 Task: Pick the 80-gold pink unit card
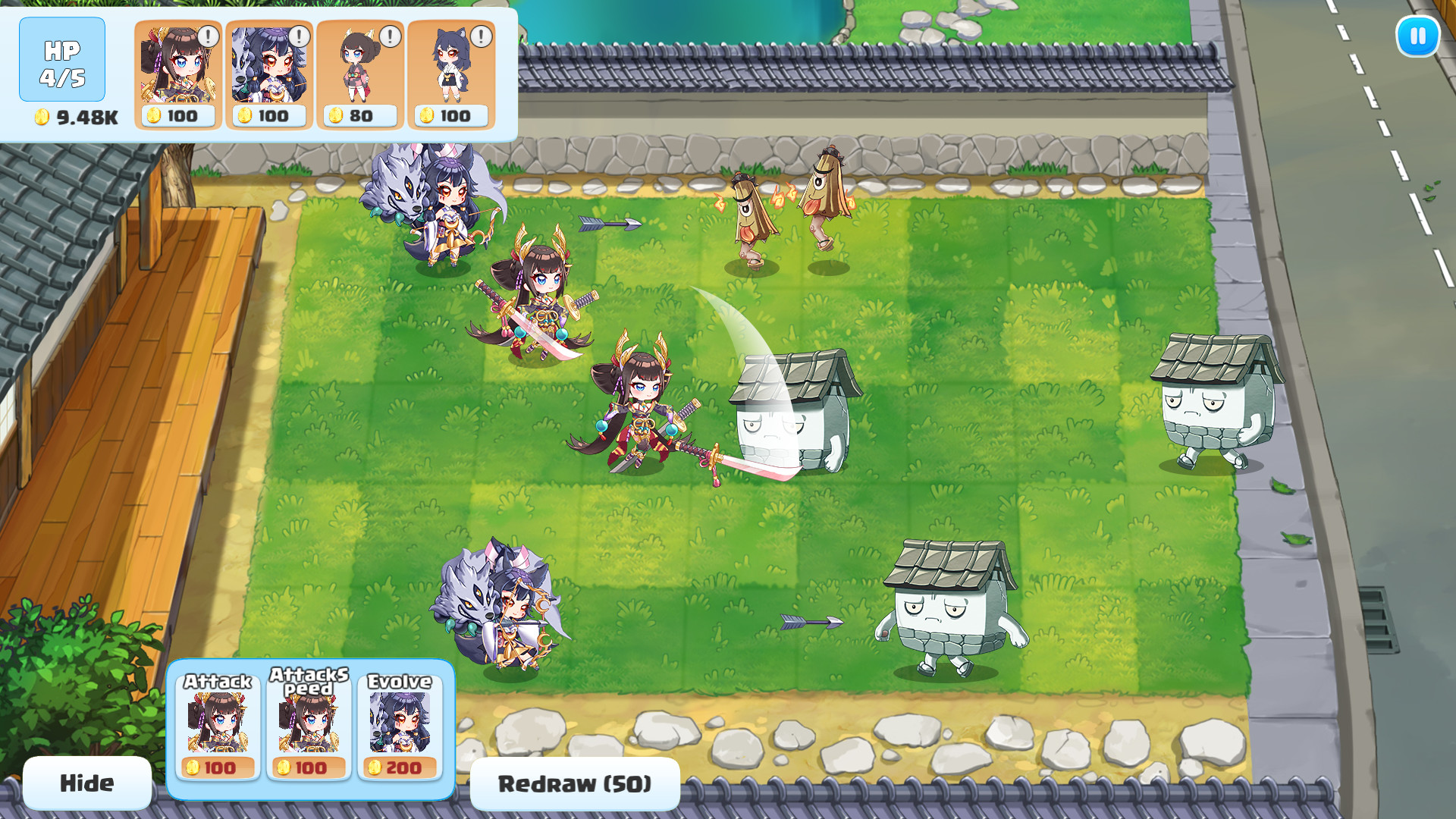[360, 74]
